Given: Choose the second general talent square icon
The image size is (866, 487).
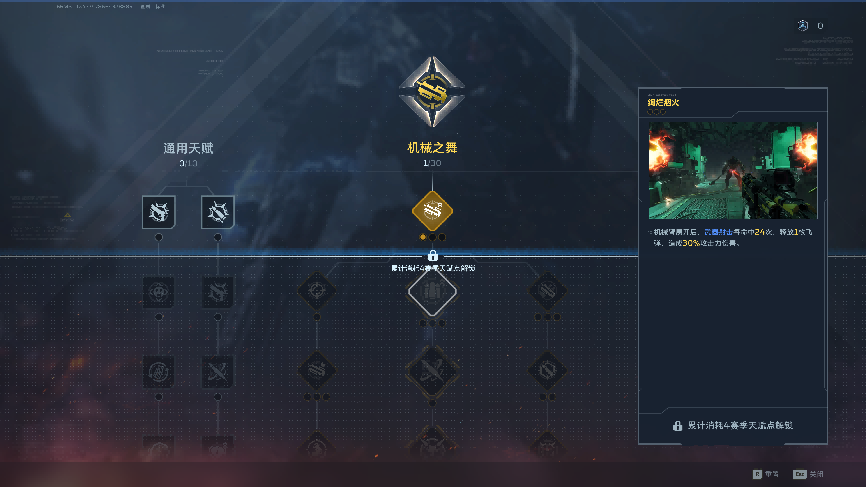Looking at the screenshot, I should (x=217, y=211).
